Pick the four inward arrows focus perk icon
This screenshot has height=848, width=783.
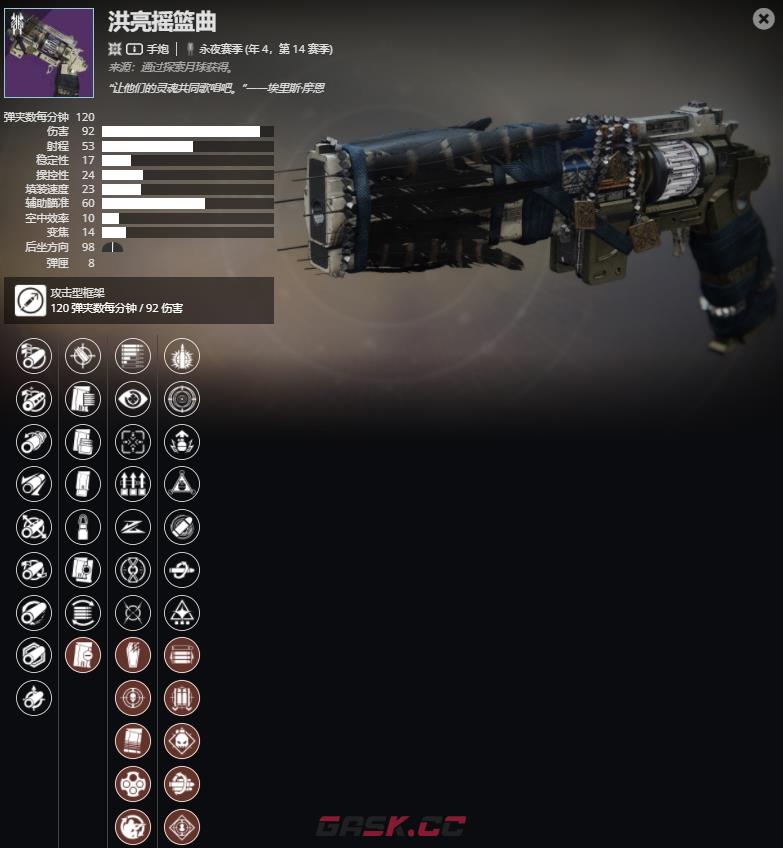click(x=133, y=441)
